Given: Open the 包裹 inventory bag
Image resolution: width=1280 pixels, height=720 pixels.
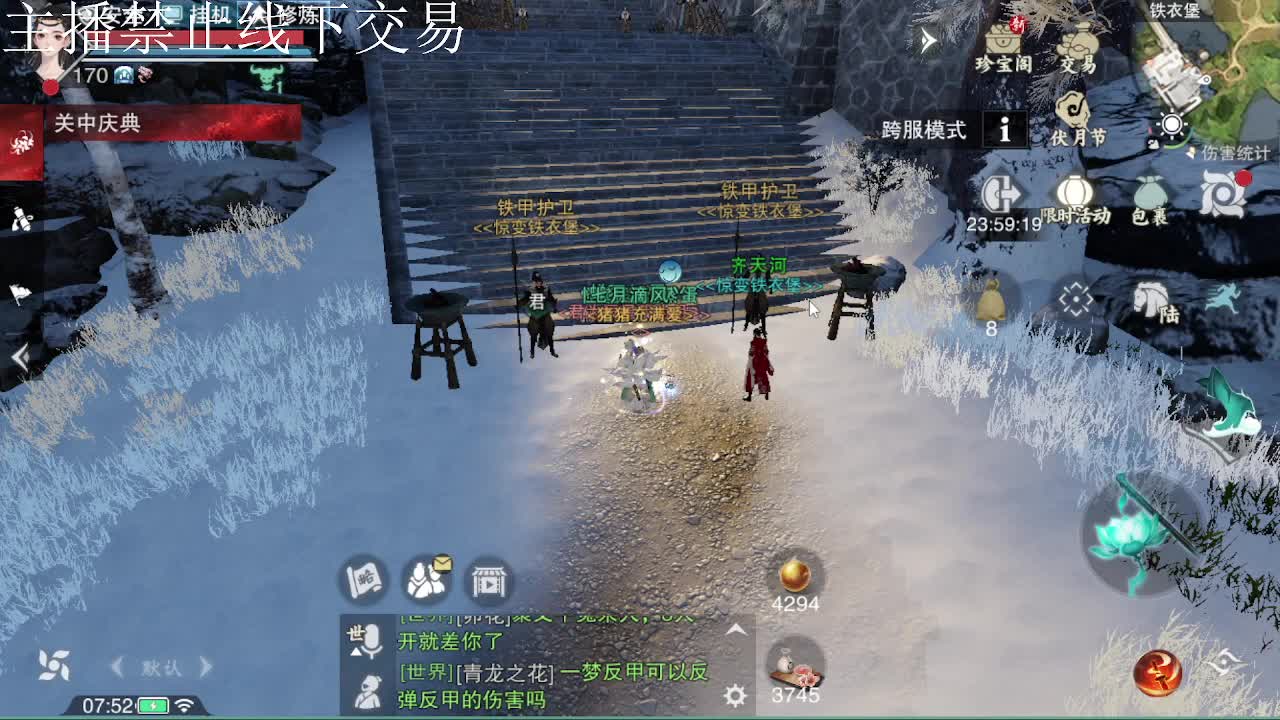Looking at the screenshot, I should [x=1146, y=195].
